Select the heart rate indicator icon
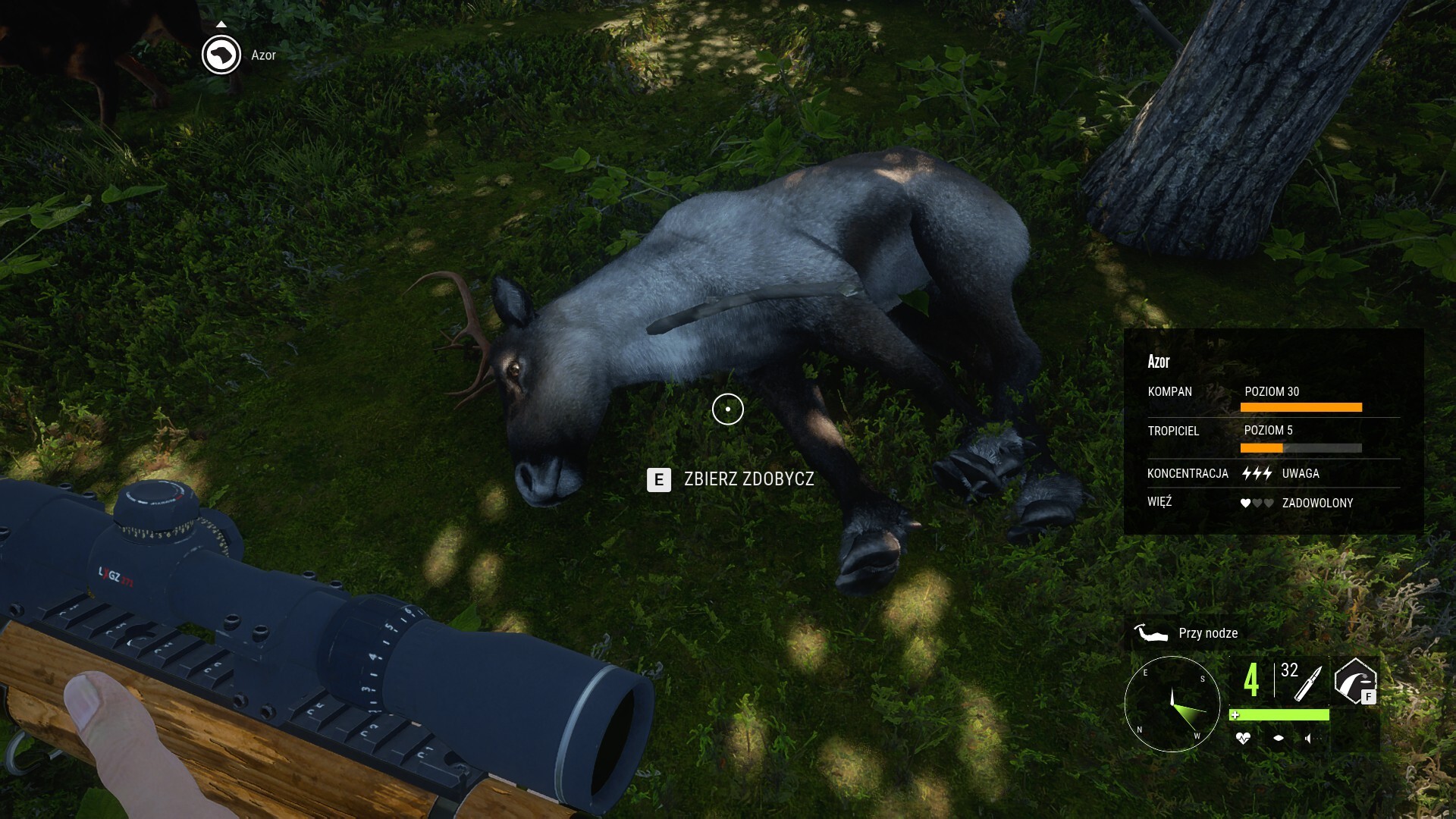The height and width of the screenshot is (819, 1456). point(1242,738)
